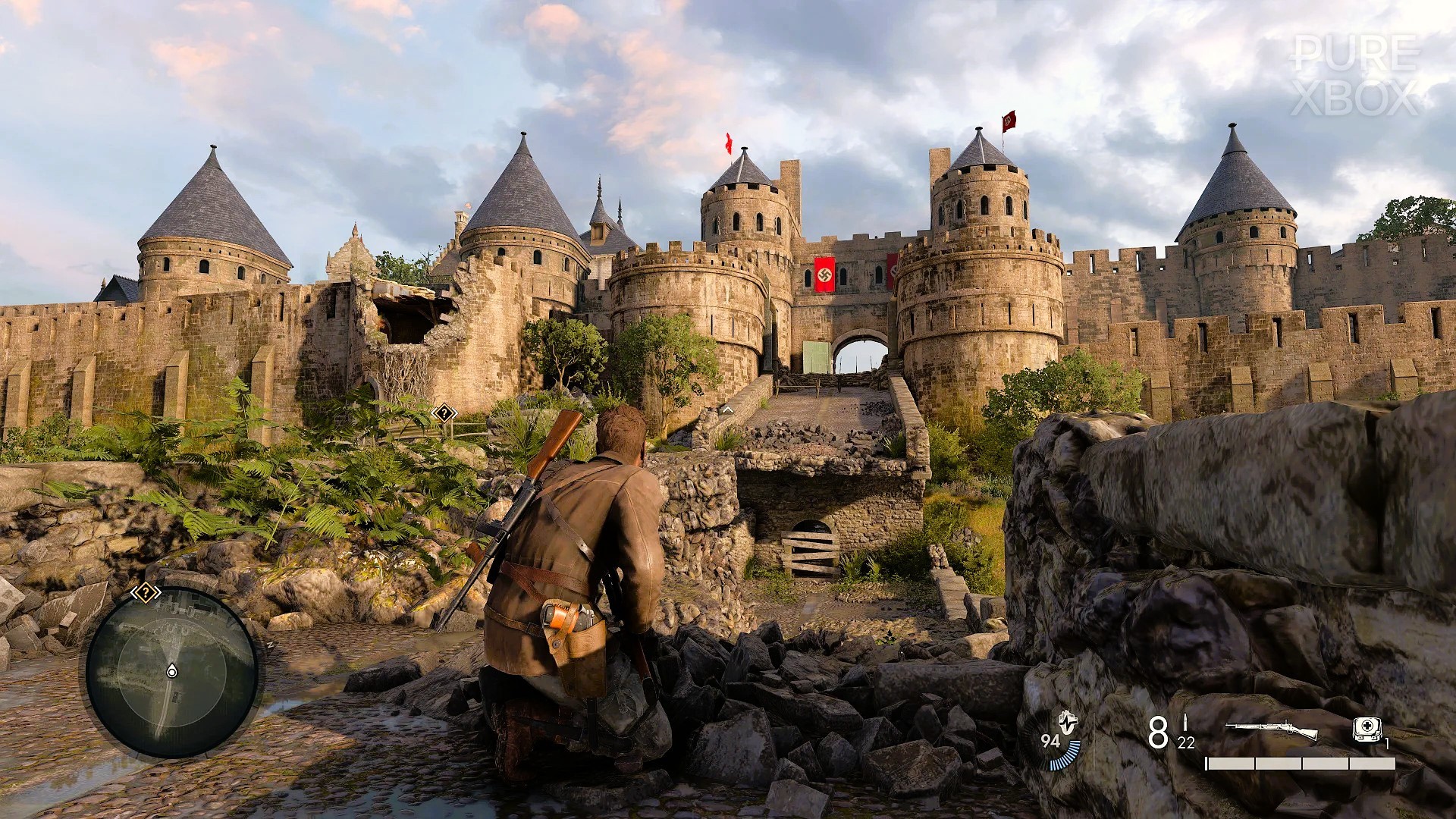Click the N compass letter beside the minimap

click(x=271, y=645)
